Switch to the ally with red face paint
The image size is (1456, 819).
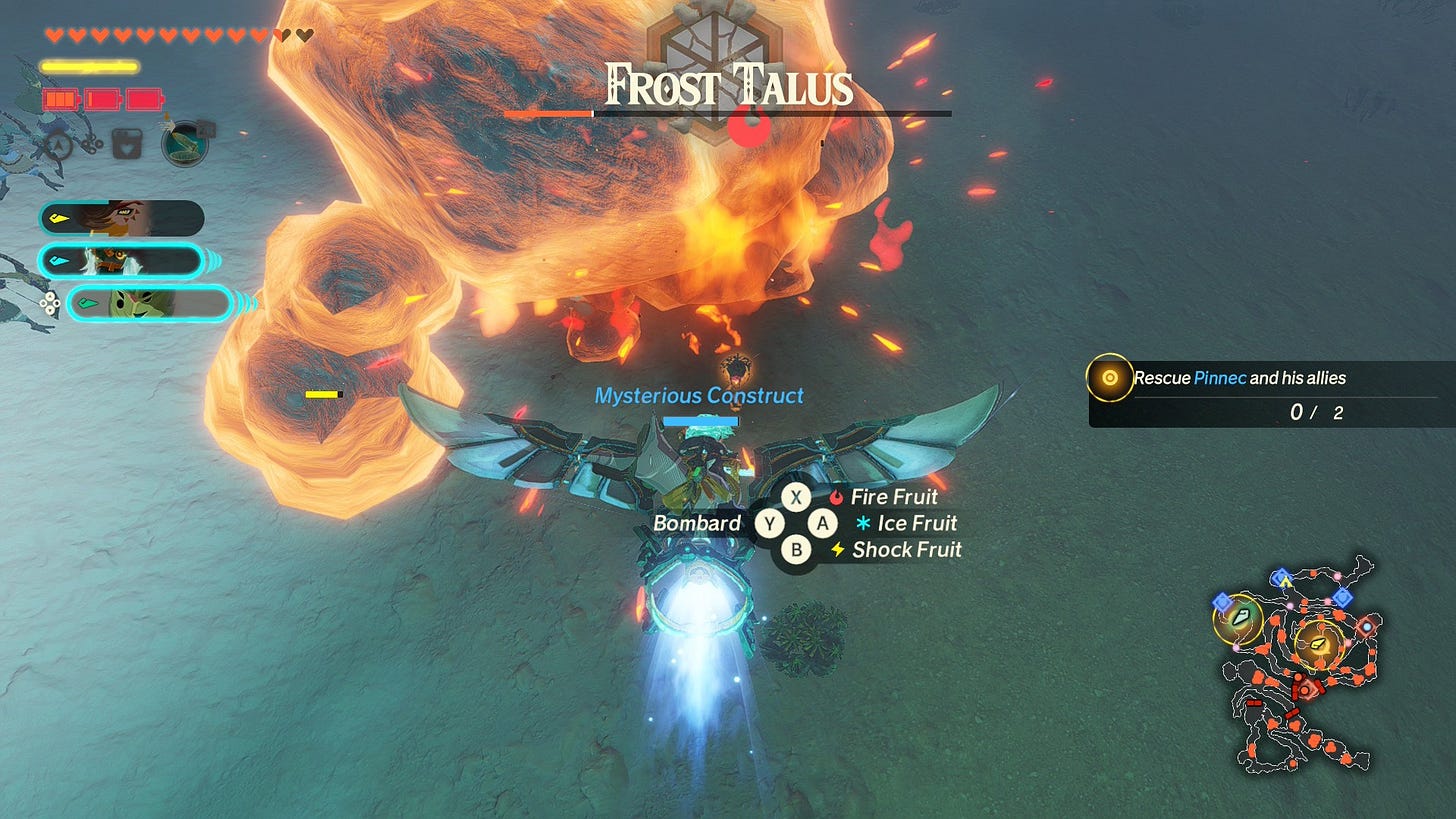tap(121, 218)
